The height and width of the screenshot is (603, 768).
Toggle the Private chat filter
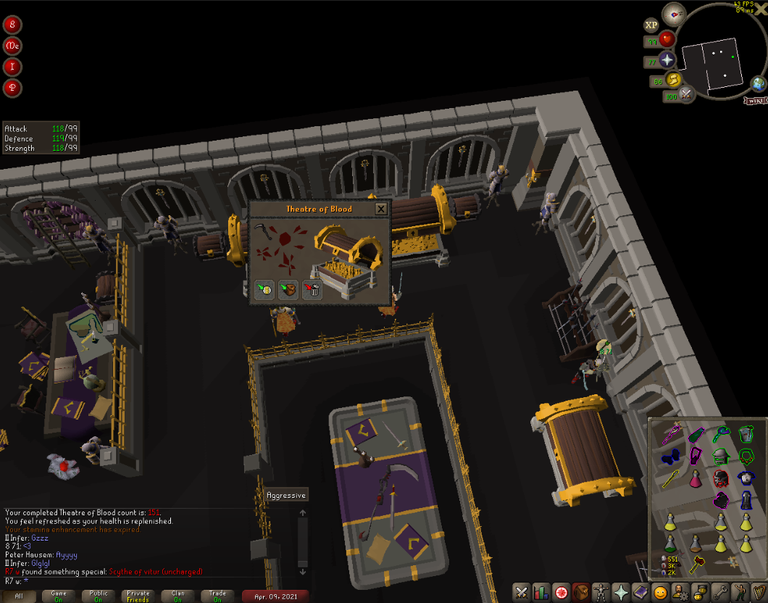(x=137, y=595)
